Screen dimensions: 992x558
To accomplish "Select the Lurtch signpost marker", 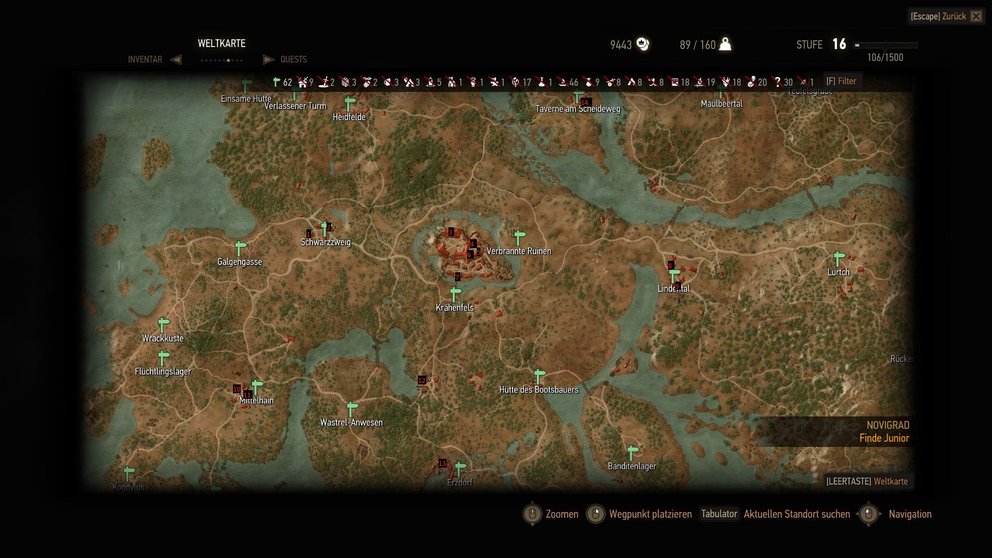I will click(x=838, y=259).
